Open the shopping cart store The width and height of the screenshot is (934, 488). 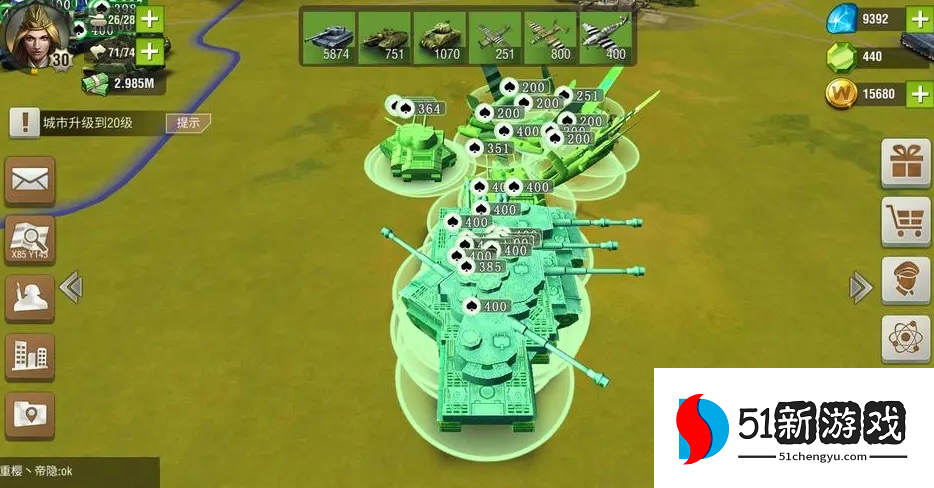905,221
